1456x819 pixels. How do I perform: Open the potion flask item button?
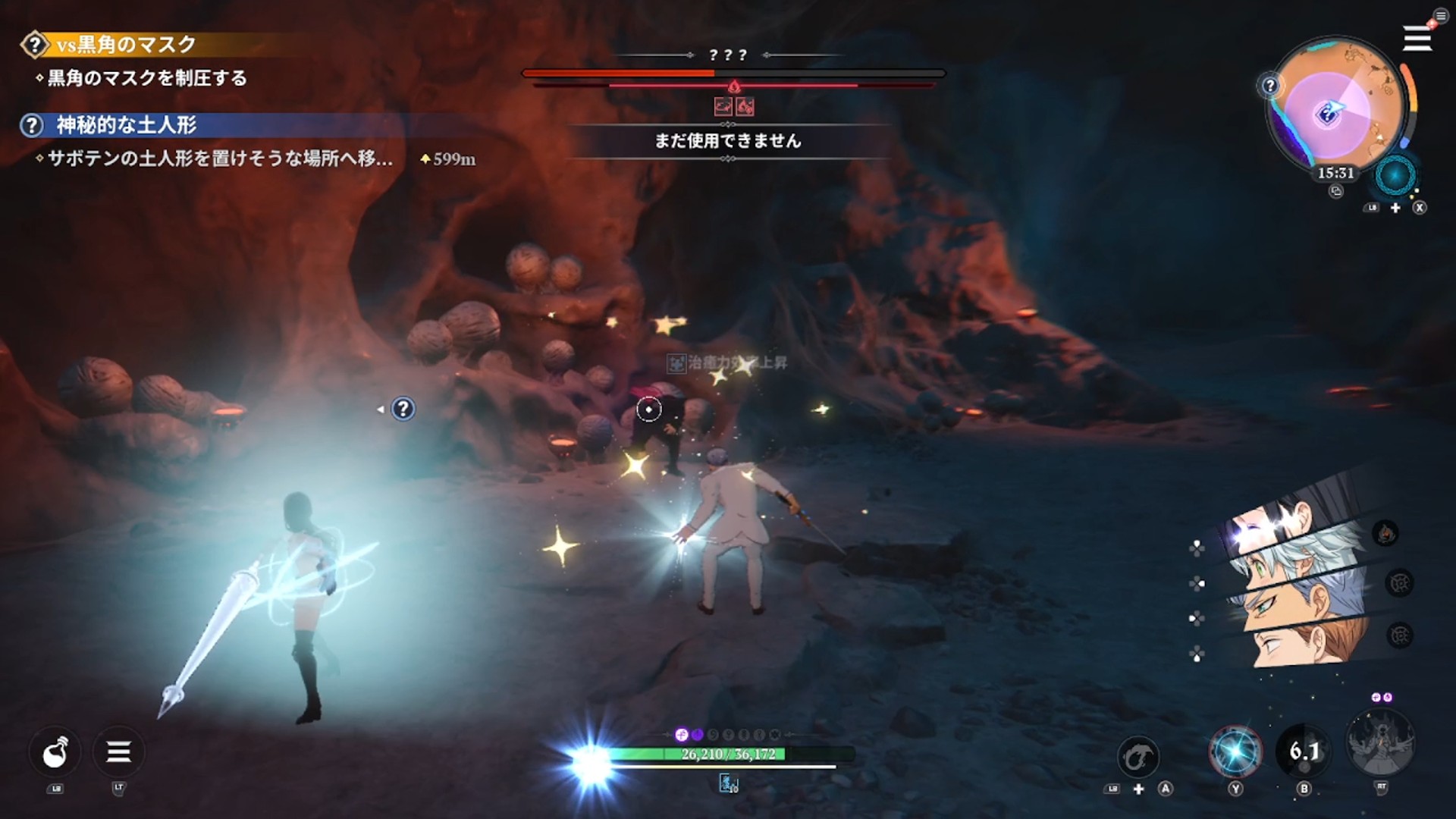(55, 752)
